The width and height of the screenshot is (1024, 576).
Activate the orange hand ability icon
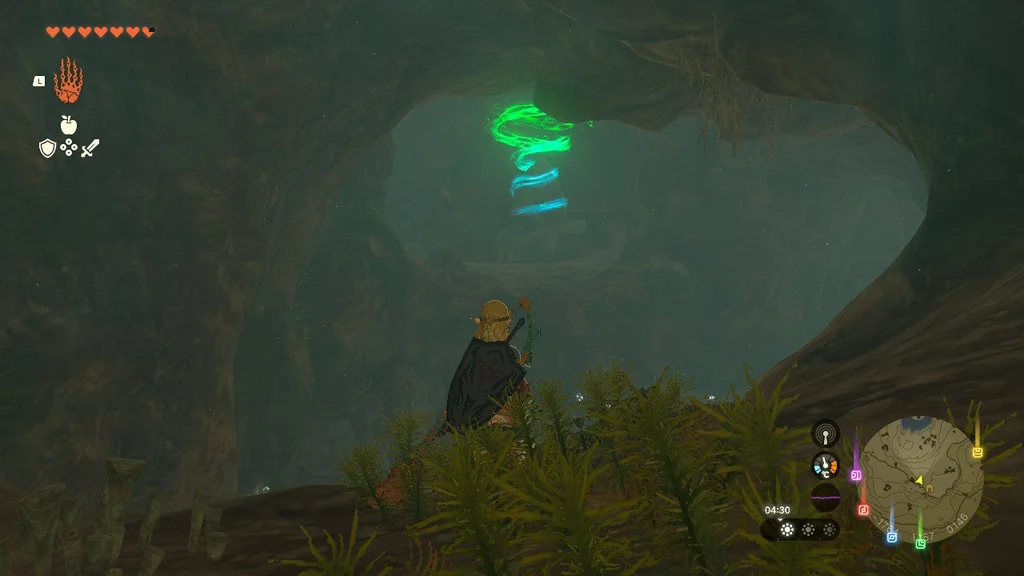68,81
